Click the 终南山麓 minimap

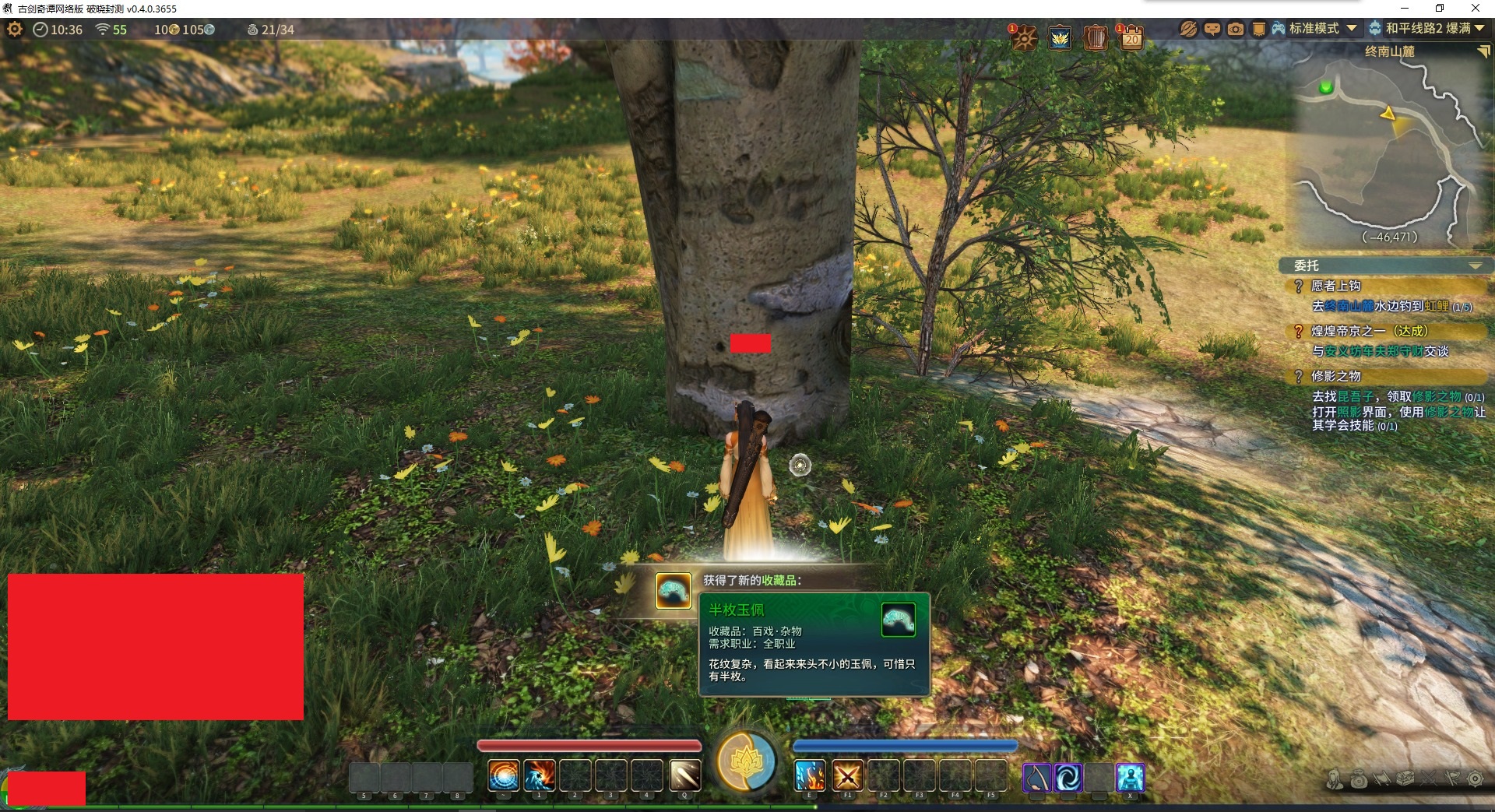(1389, 148)
